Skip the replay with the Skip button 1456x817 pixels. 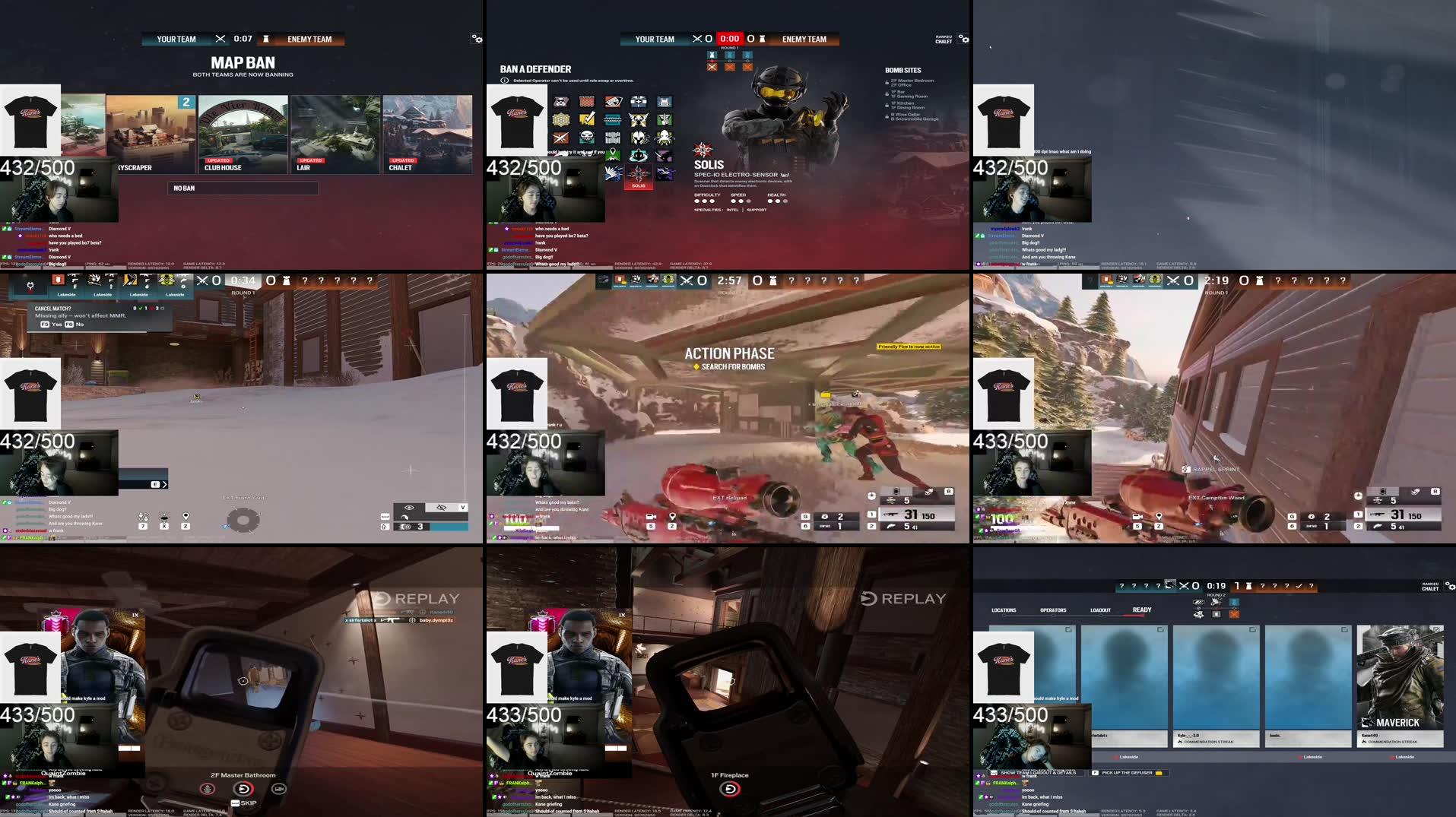245,803
